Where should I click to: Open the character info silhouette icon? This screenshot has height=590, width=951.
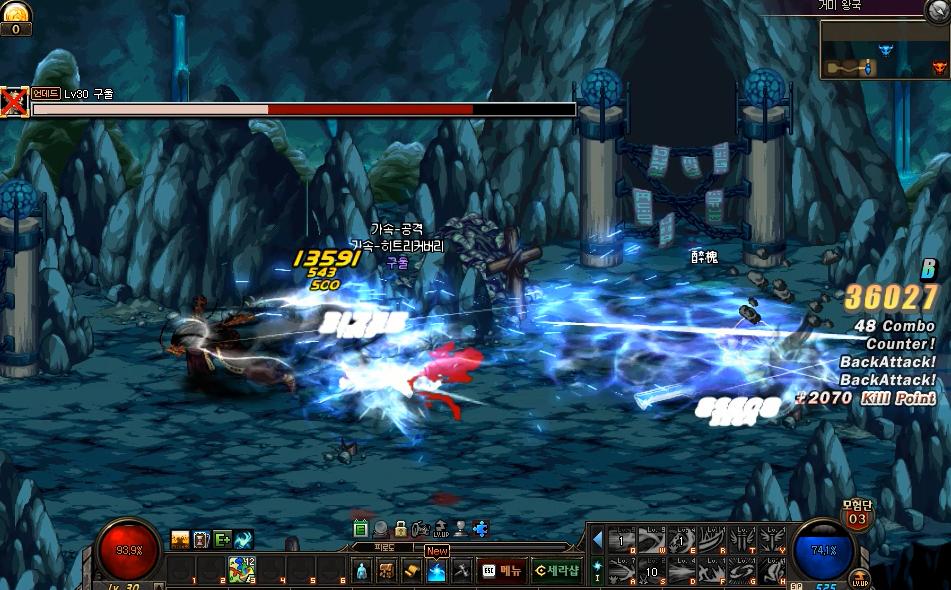[362, 571]
